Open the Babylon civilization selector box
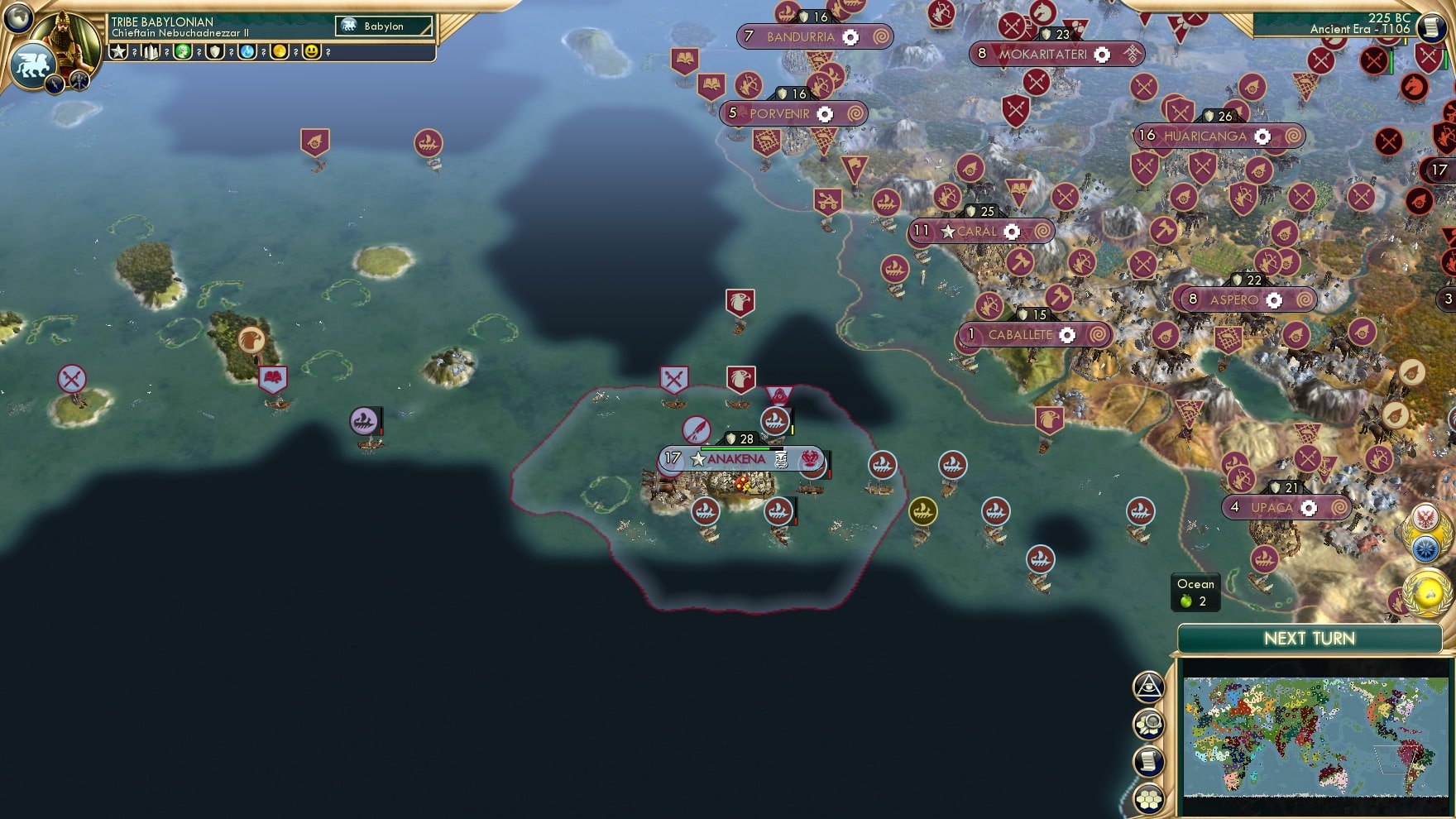The width and height of the screenshot is (1456, 819). [383, 26]
